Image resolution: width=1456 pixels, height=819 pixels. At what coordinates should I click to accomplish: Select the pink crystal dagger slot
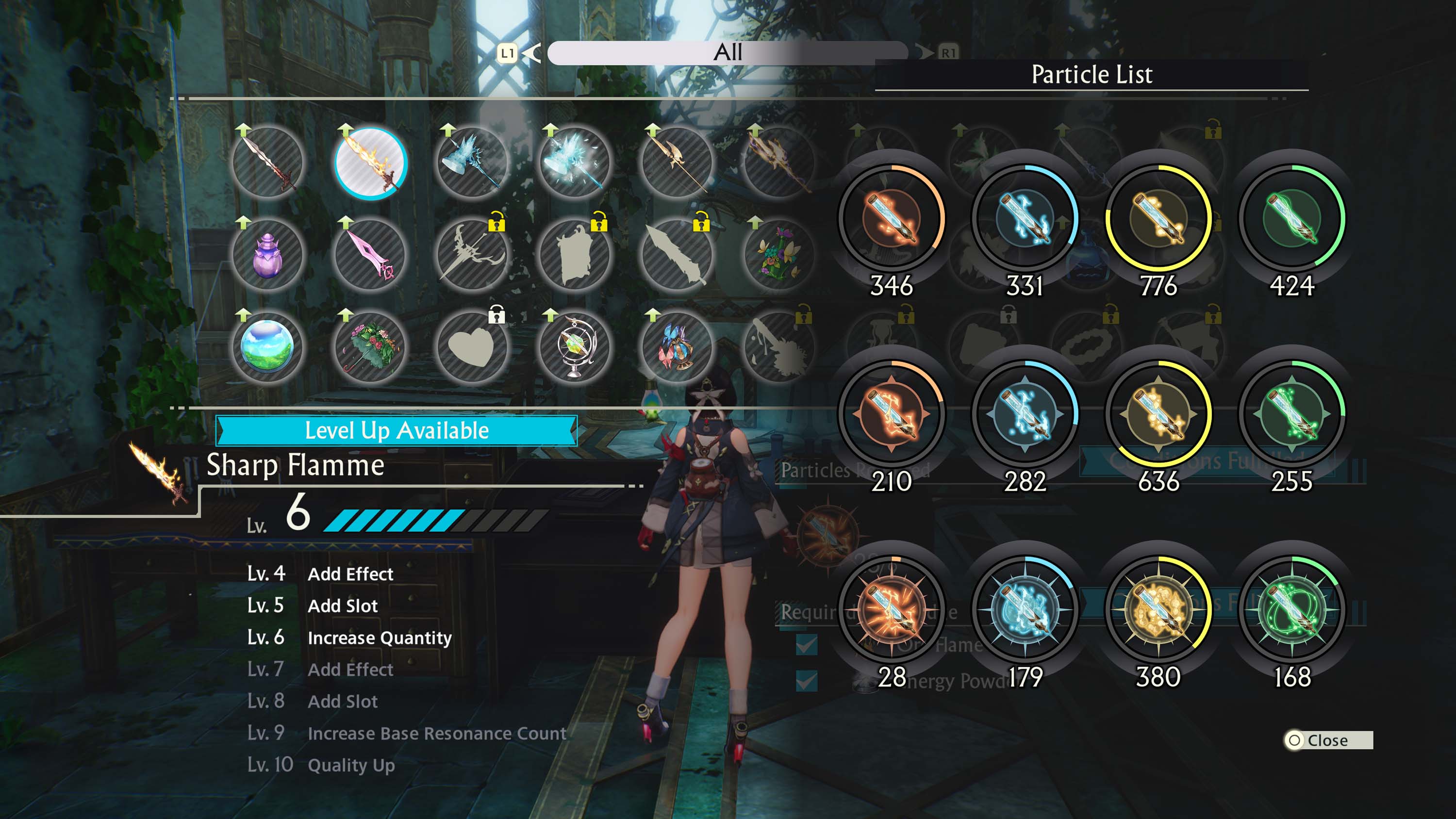tap(370, 256)
